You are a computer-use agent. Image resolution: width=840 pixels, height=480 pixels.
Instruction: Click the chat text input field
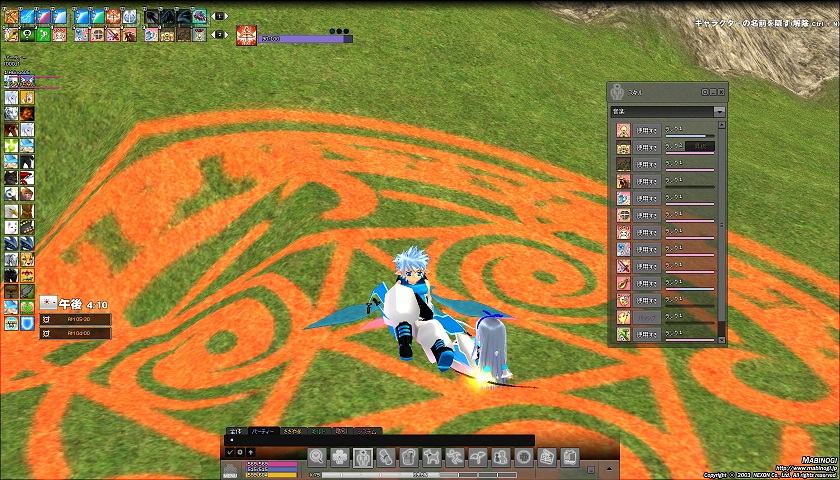click(380, 440)
